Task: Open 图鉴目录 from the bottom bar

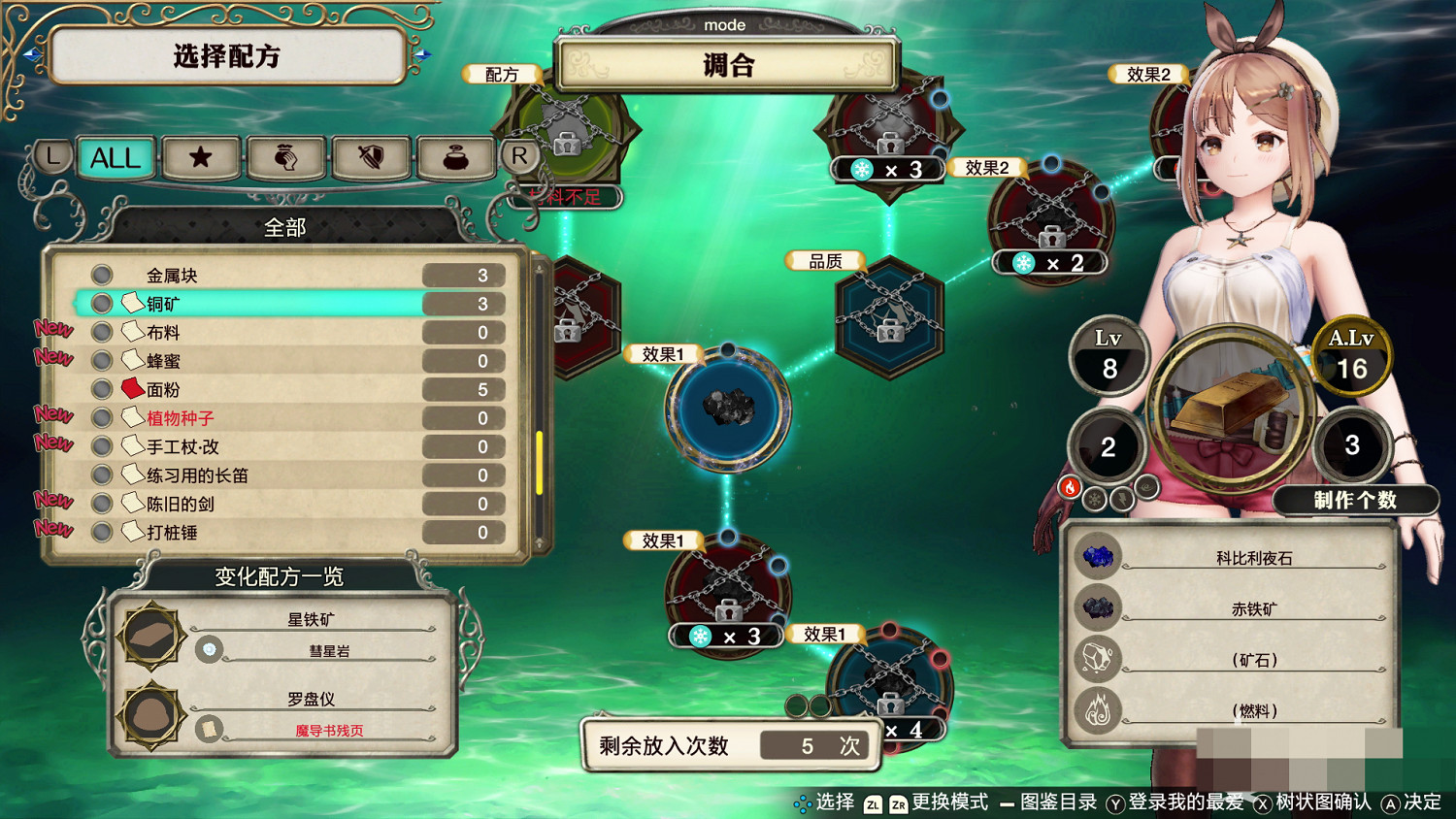Action: [1060, 804]
